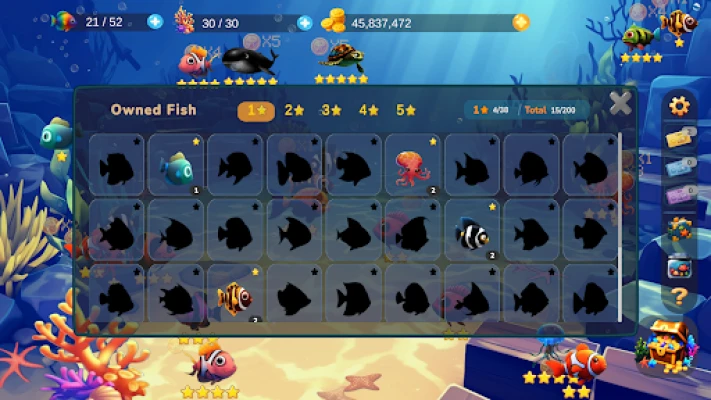Add more coral decorations with plus button
711x400 pixels.
pos(305,21)
